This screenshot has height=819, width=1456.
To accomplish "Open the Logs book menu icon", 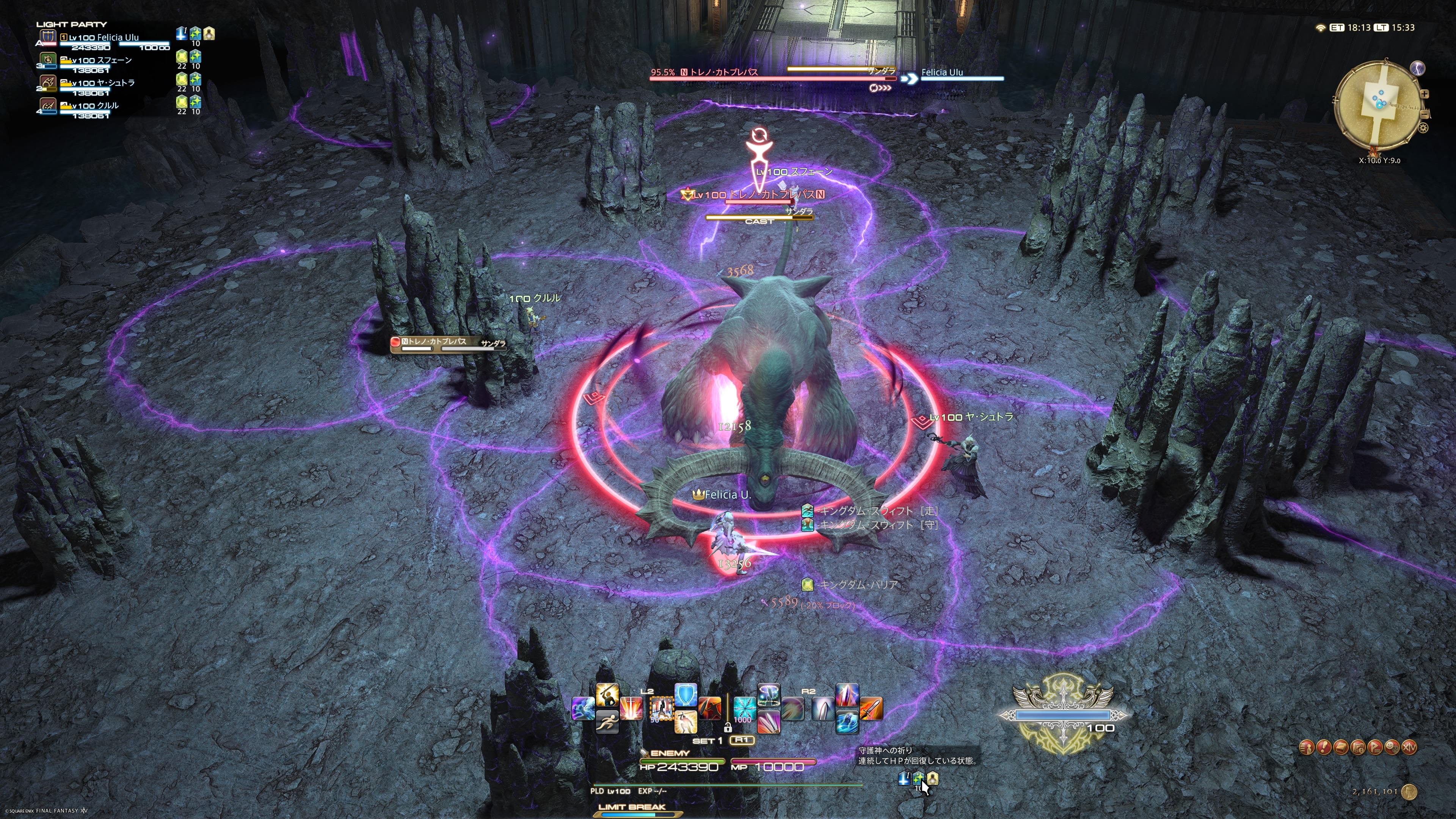I will point(1341,747).
